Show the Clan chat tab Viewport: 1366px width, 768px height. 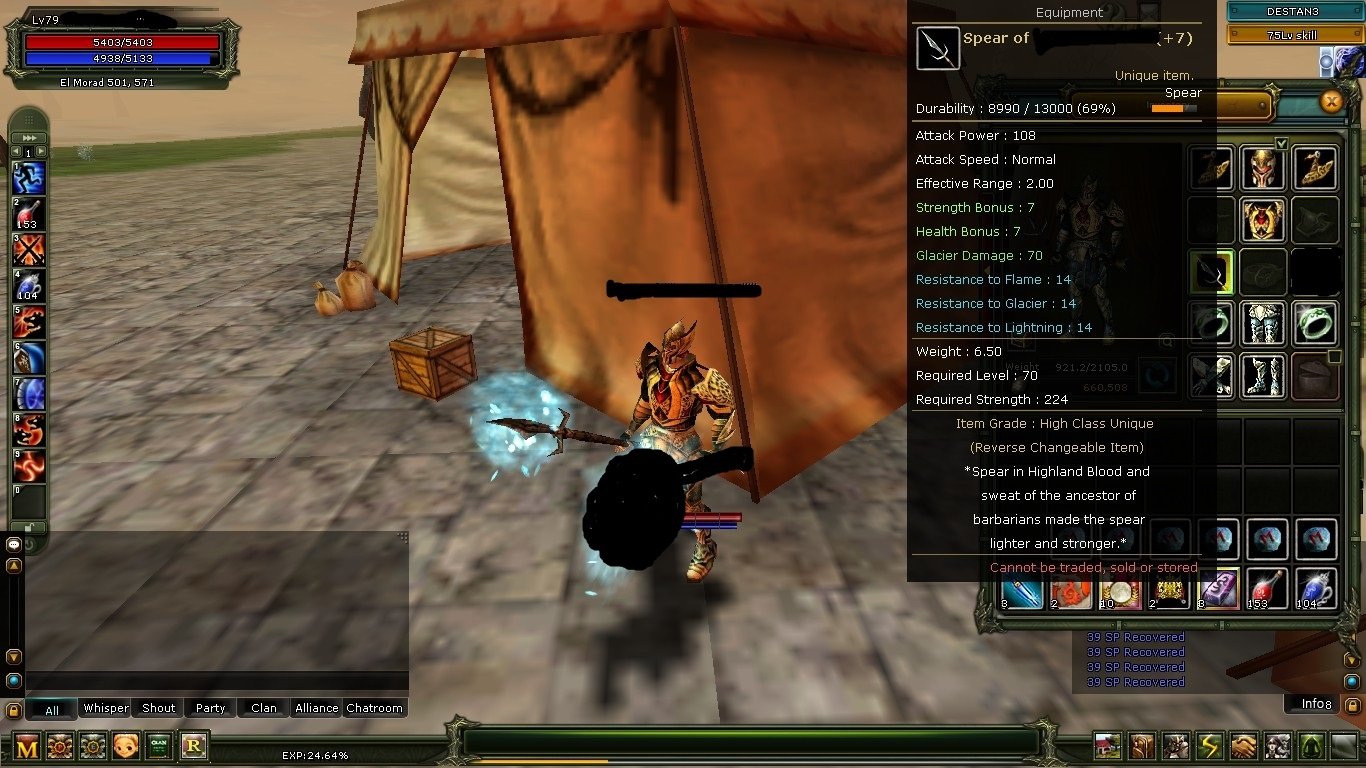coord(264,708)
